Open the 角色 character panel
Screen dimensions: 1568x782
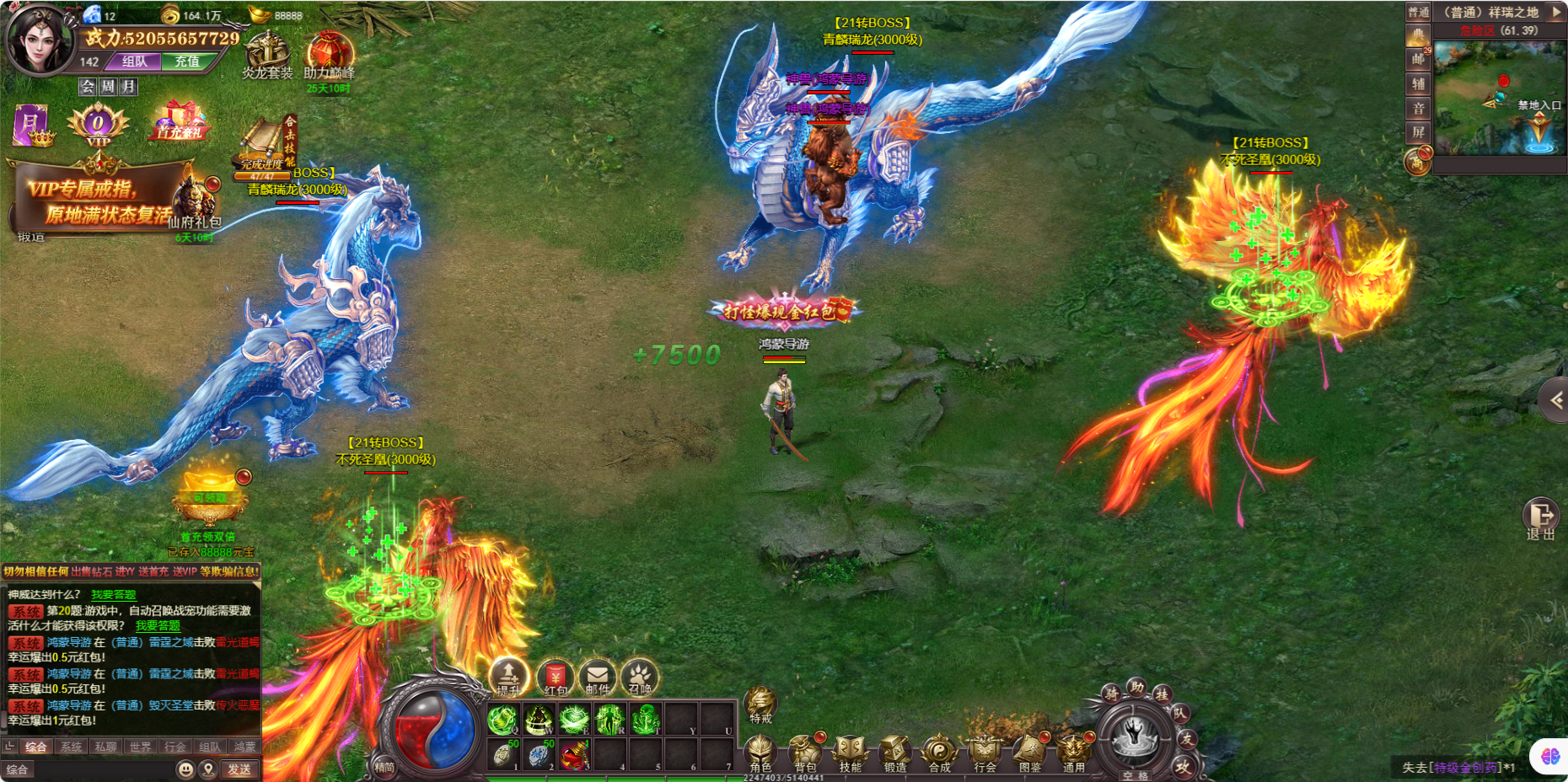(x=760, y=752)
